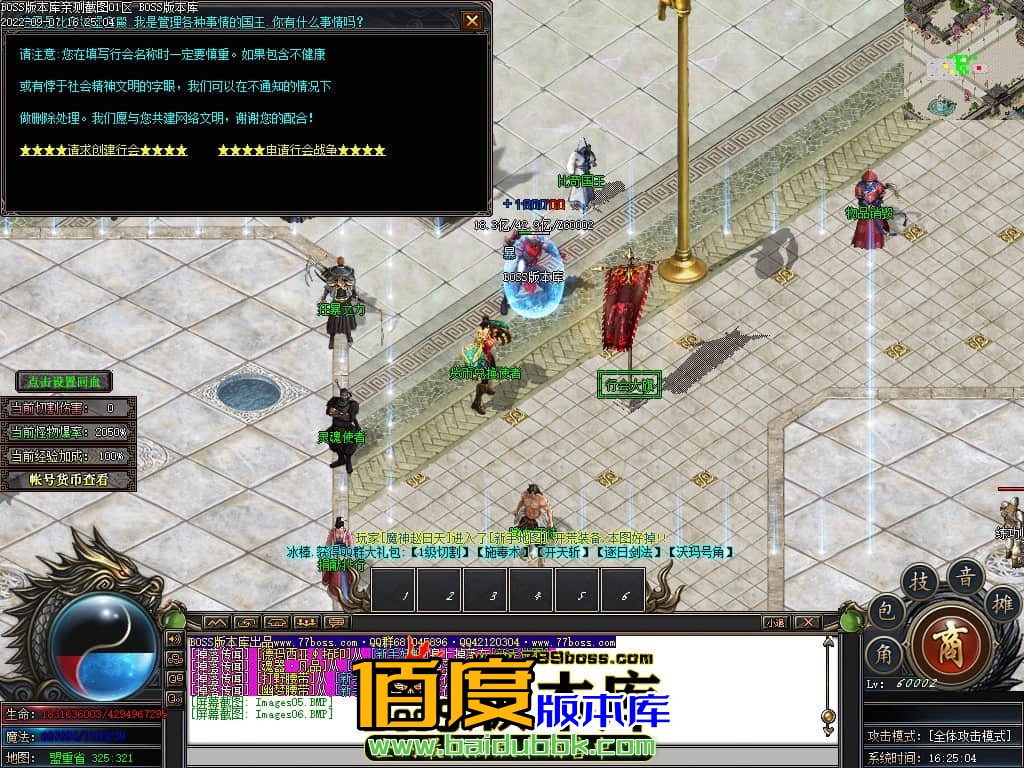Open the 摊 stall button

click(1001, 602)
